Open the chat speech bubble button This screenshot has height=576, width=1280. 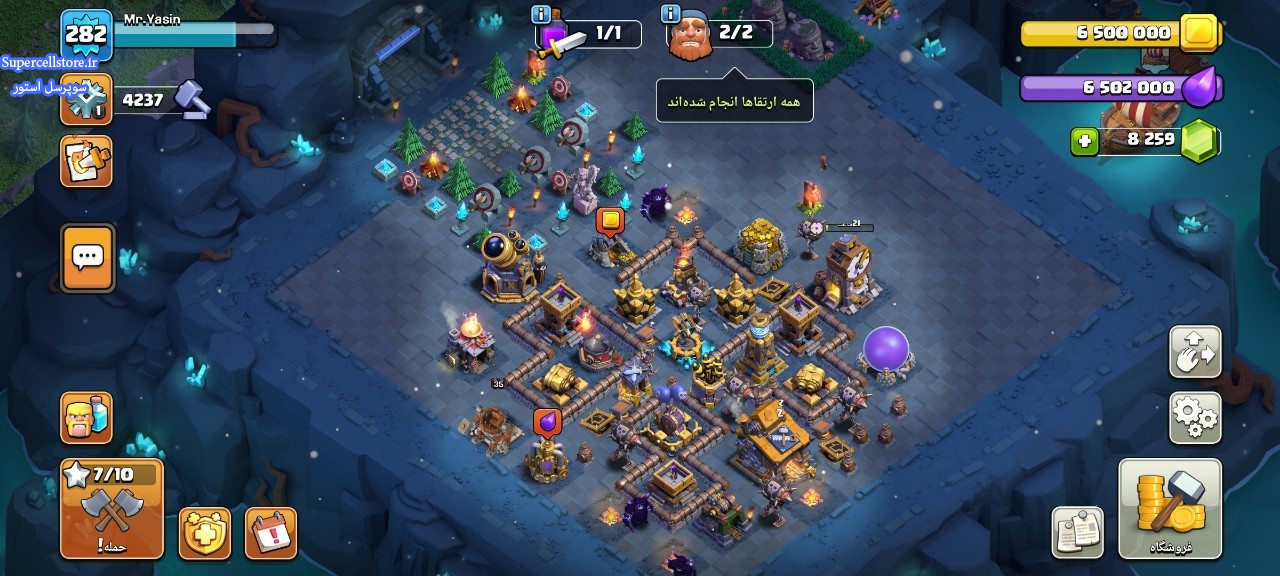tap(88, 258)
